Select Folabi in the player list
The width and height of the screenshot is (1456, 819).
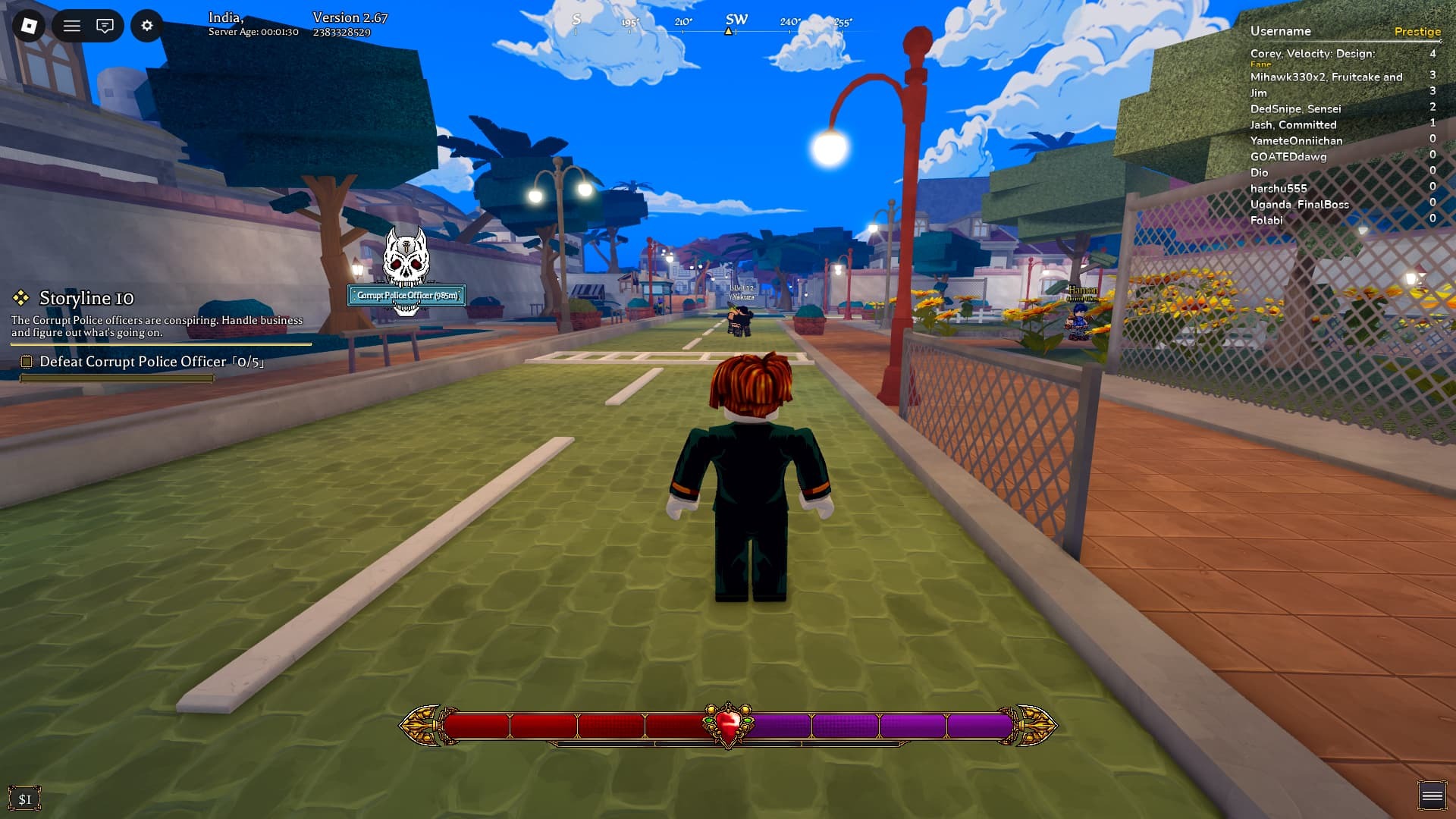click(1266, 220)
